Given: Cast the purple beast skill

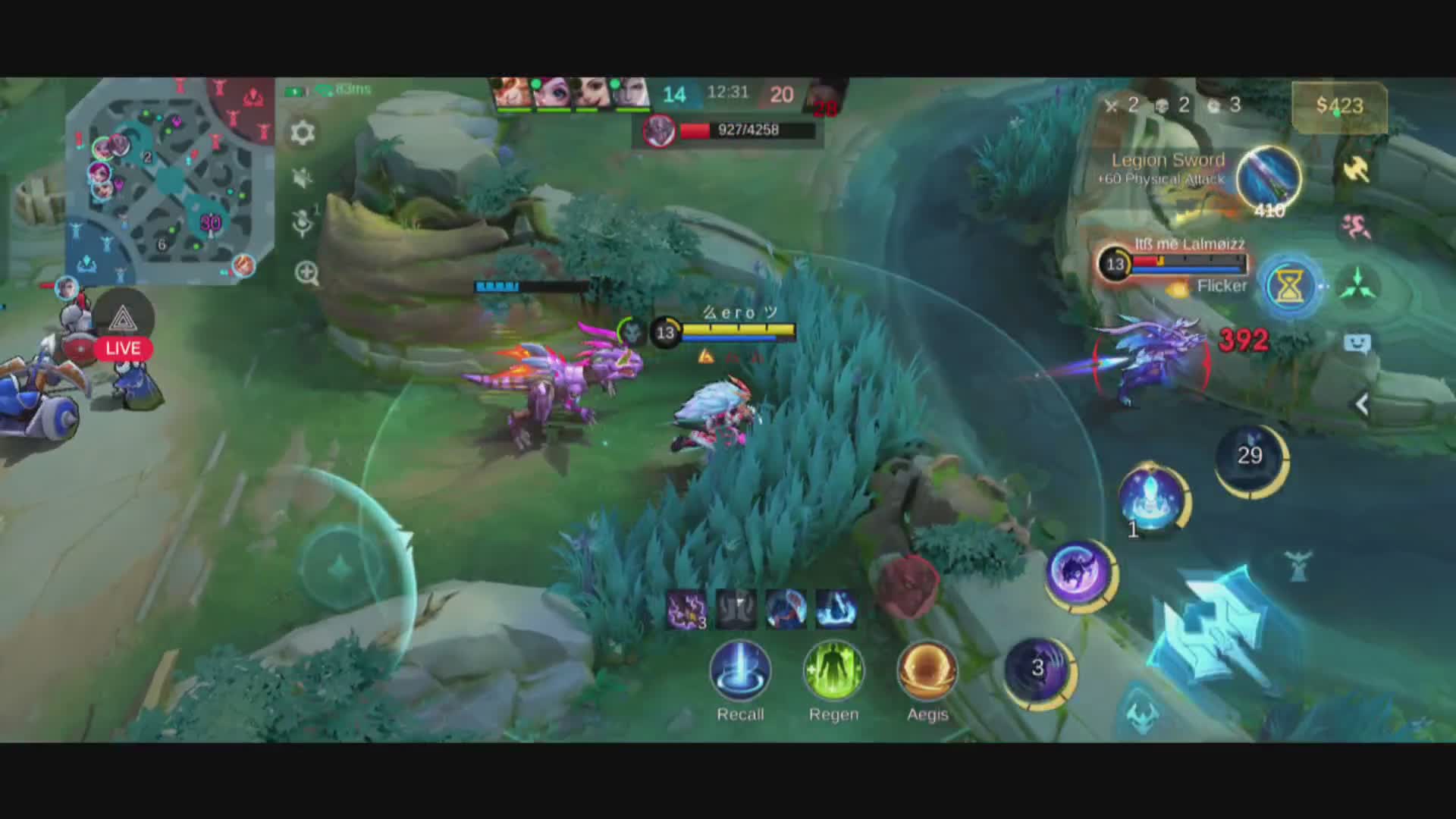Looking at the screenshot, I should click(x=1078, y=573).
